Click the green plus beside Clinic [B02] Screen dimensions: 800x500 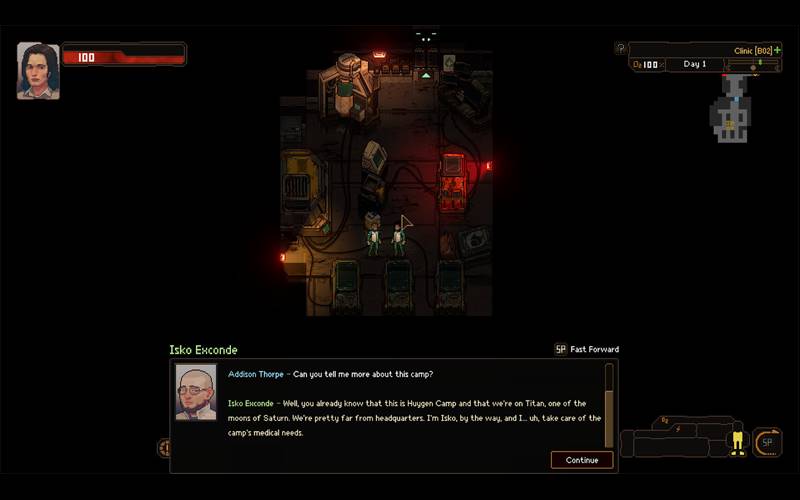777,50
